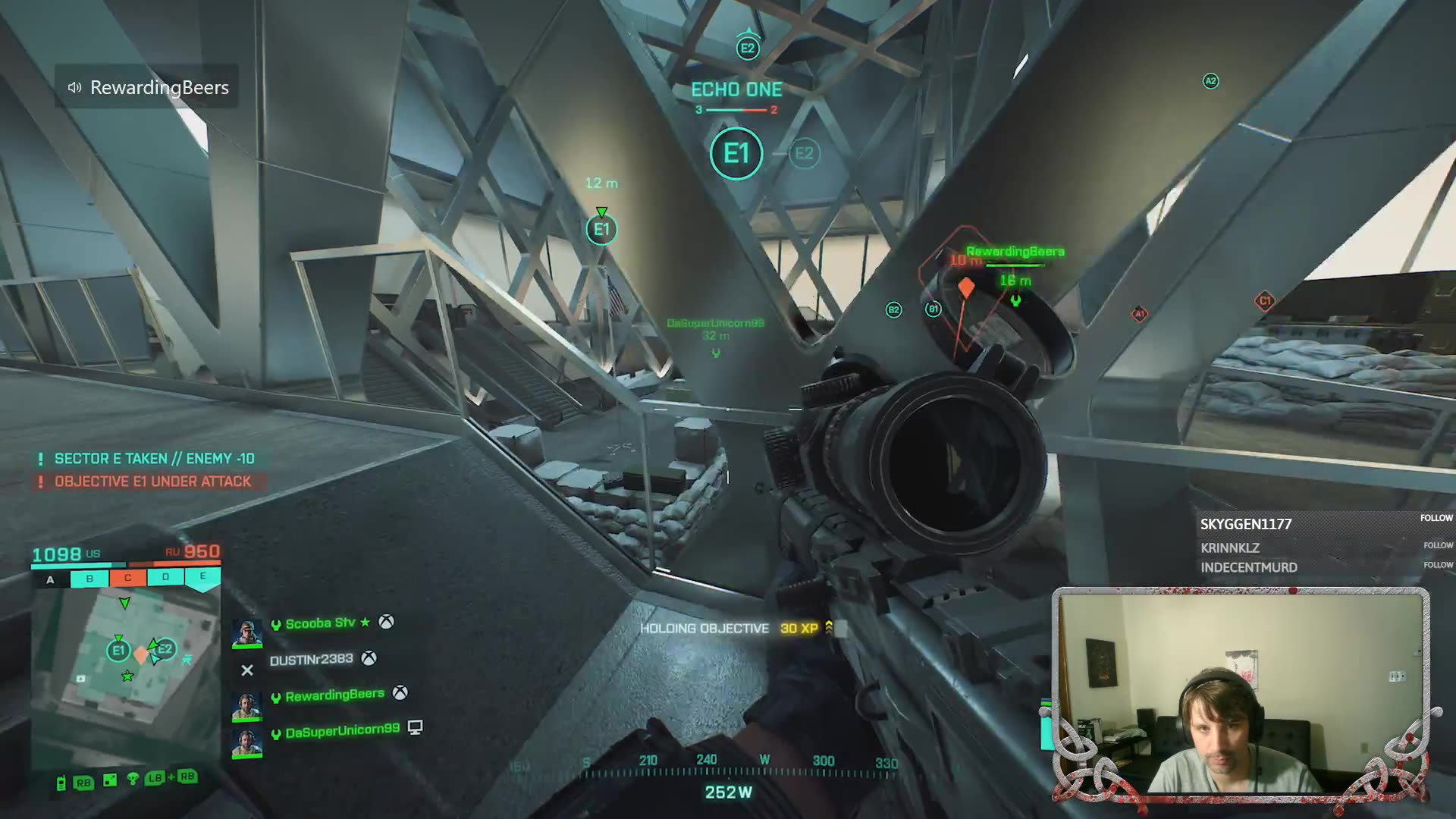This screenshot has height=819, width=1456.
Task: Click the large E1 objective under ECHO ONE
Action: (x=736, y=154)
